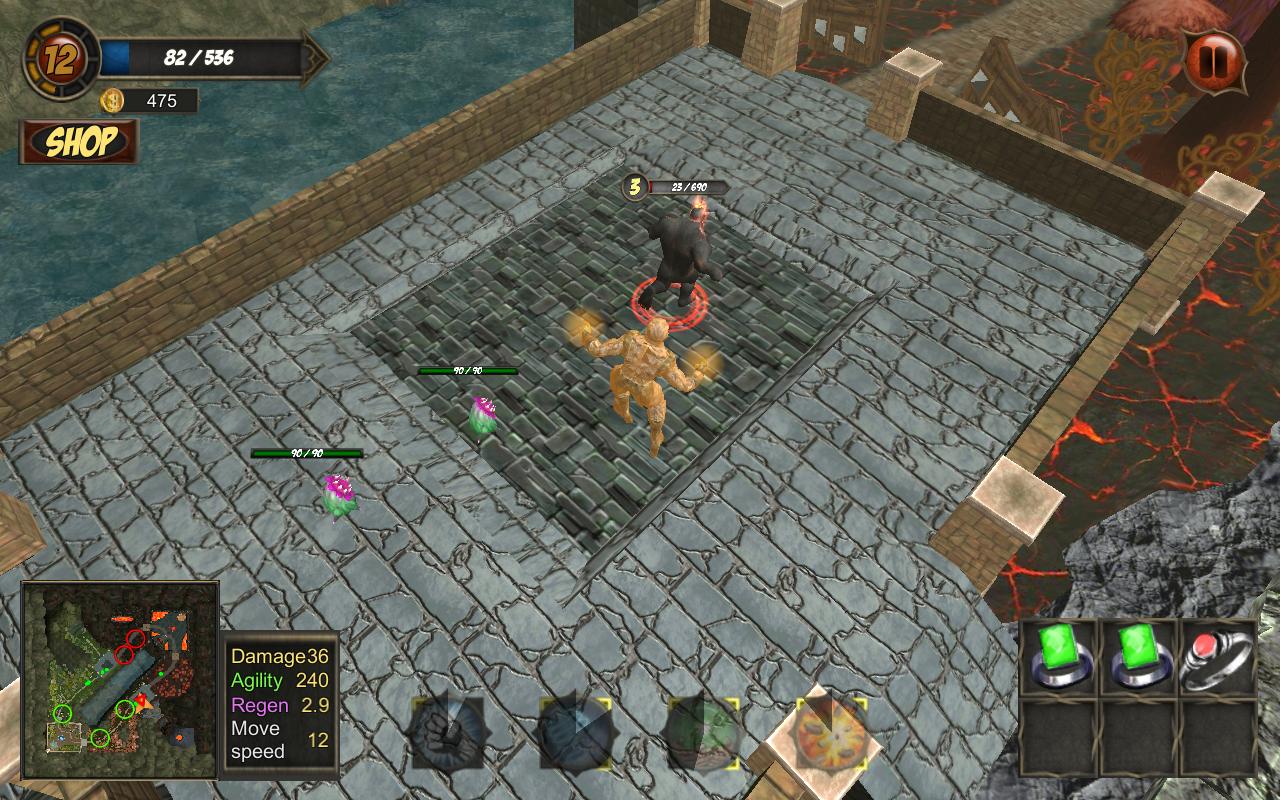Cast the fiery explosion ability
This screenshot has height=800, width=1280.
831,733
